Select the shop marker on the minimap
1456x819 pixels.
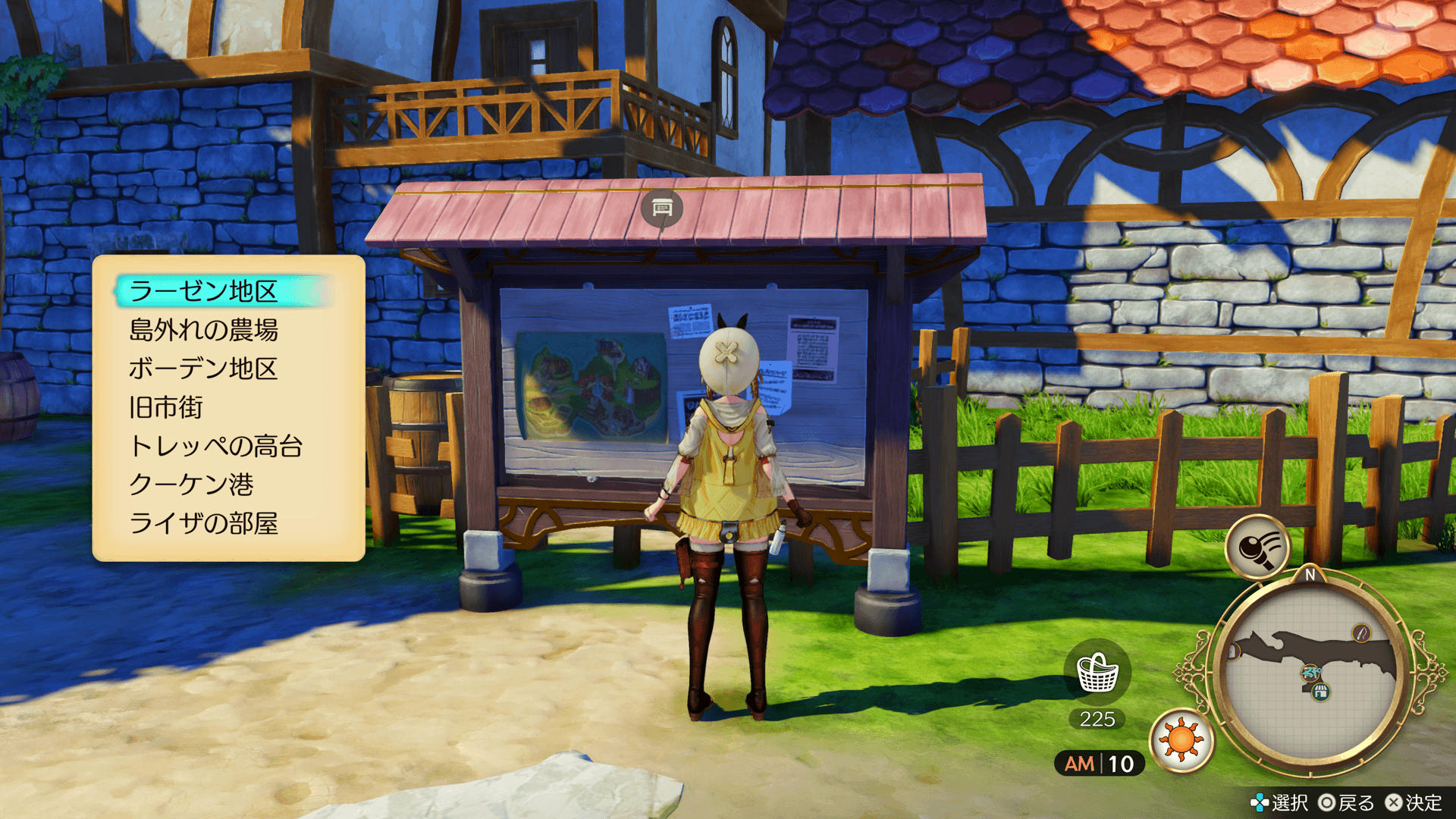point(1320,691)
